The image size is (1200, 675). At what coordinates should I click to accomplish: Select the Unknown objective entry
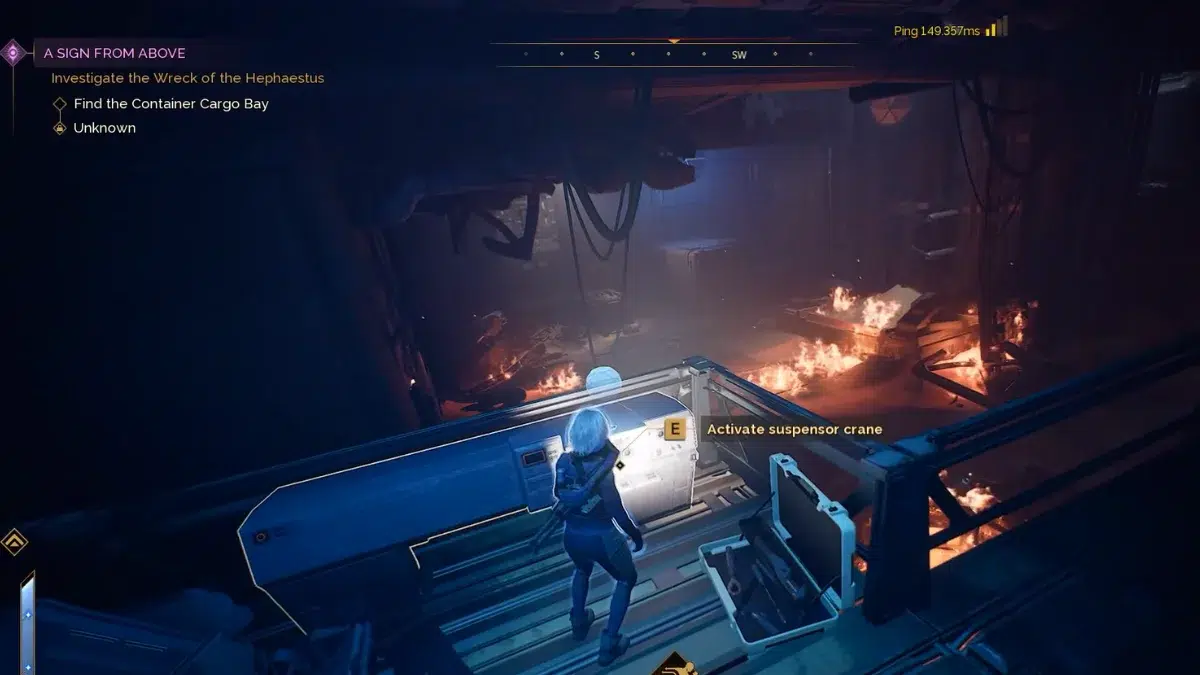tap(104, 128)
